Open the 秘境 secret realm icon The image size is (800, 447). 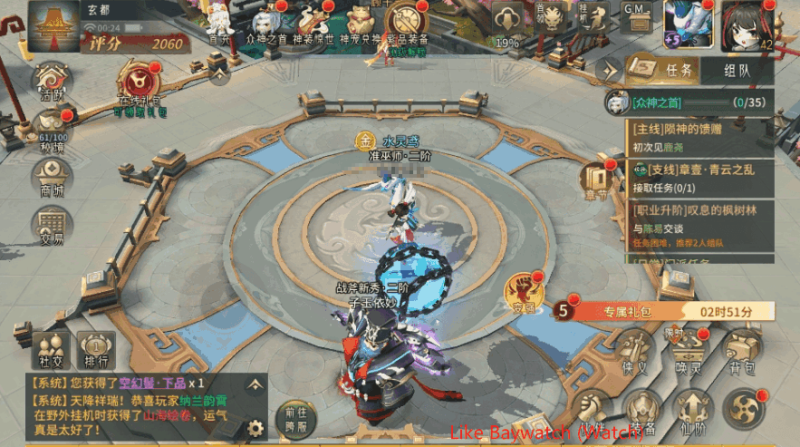pos(50,128)
